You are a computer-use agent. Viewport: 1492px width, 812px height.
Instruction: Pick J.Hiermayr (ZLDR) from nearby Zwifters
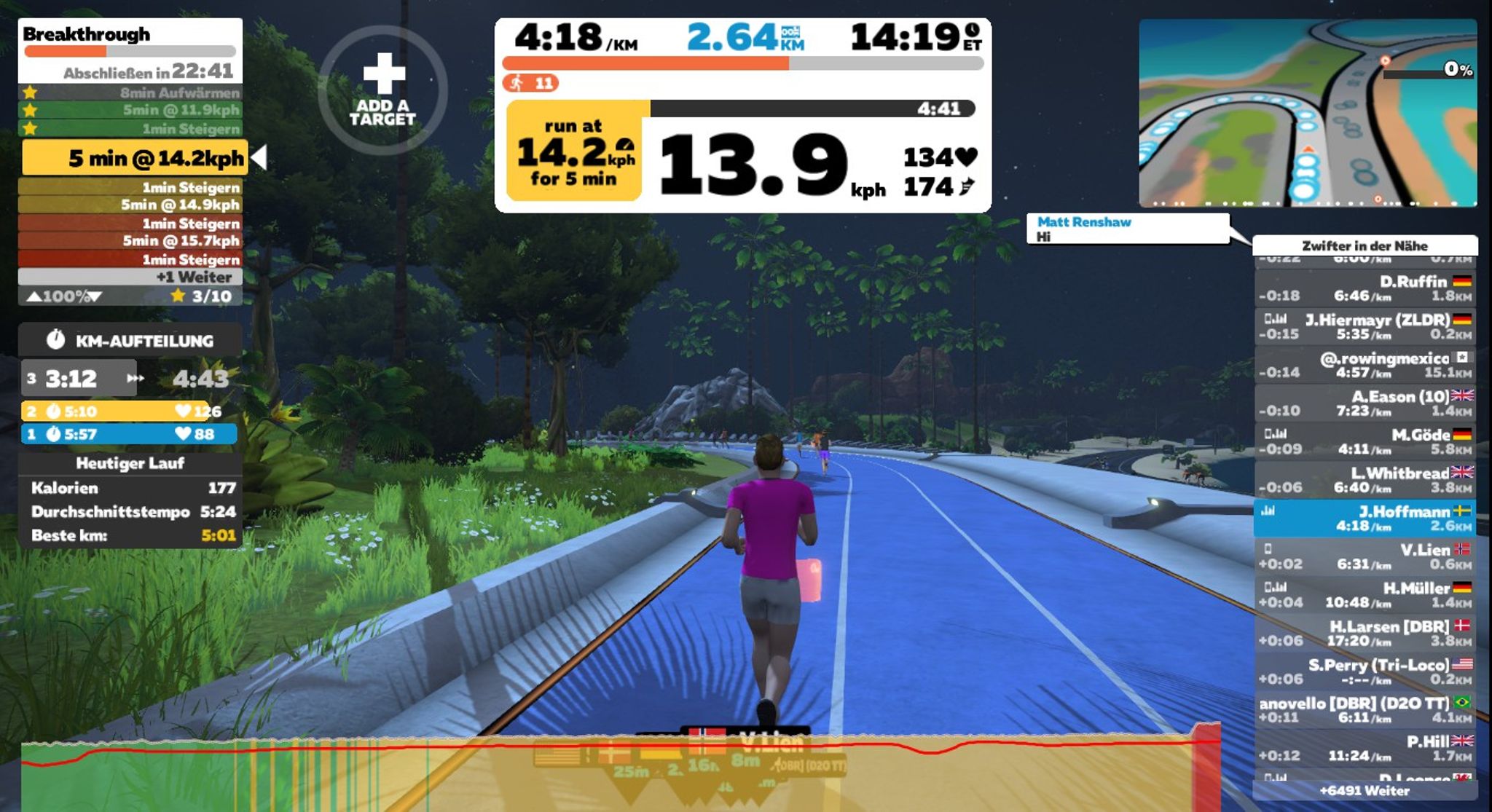coord(1364,326)
